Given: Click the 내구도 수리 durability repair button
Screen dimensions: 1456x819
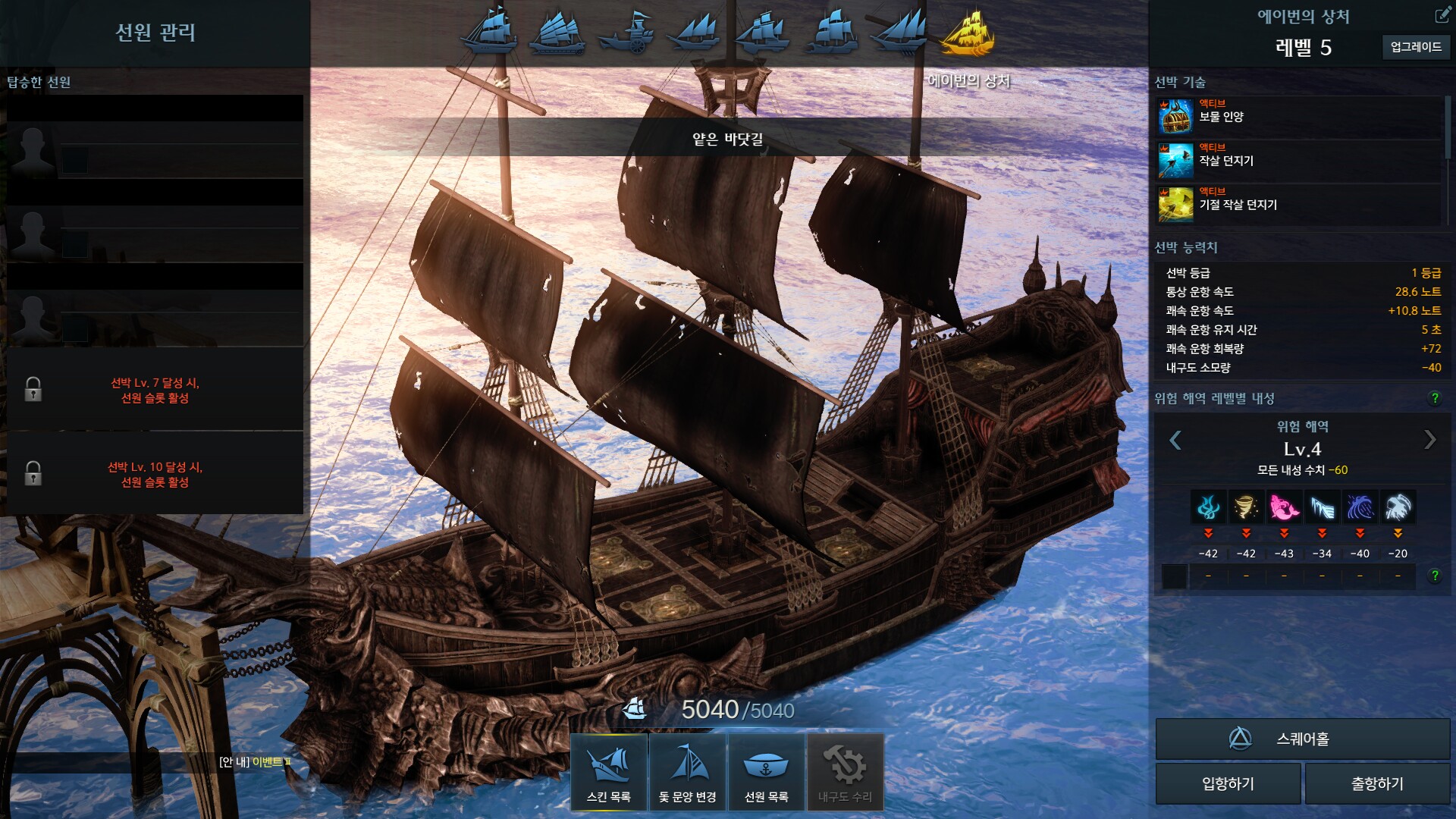Looking at the screenshot, I should coord(846,772).
